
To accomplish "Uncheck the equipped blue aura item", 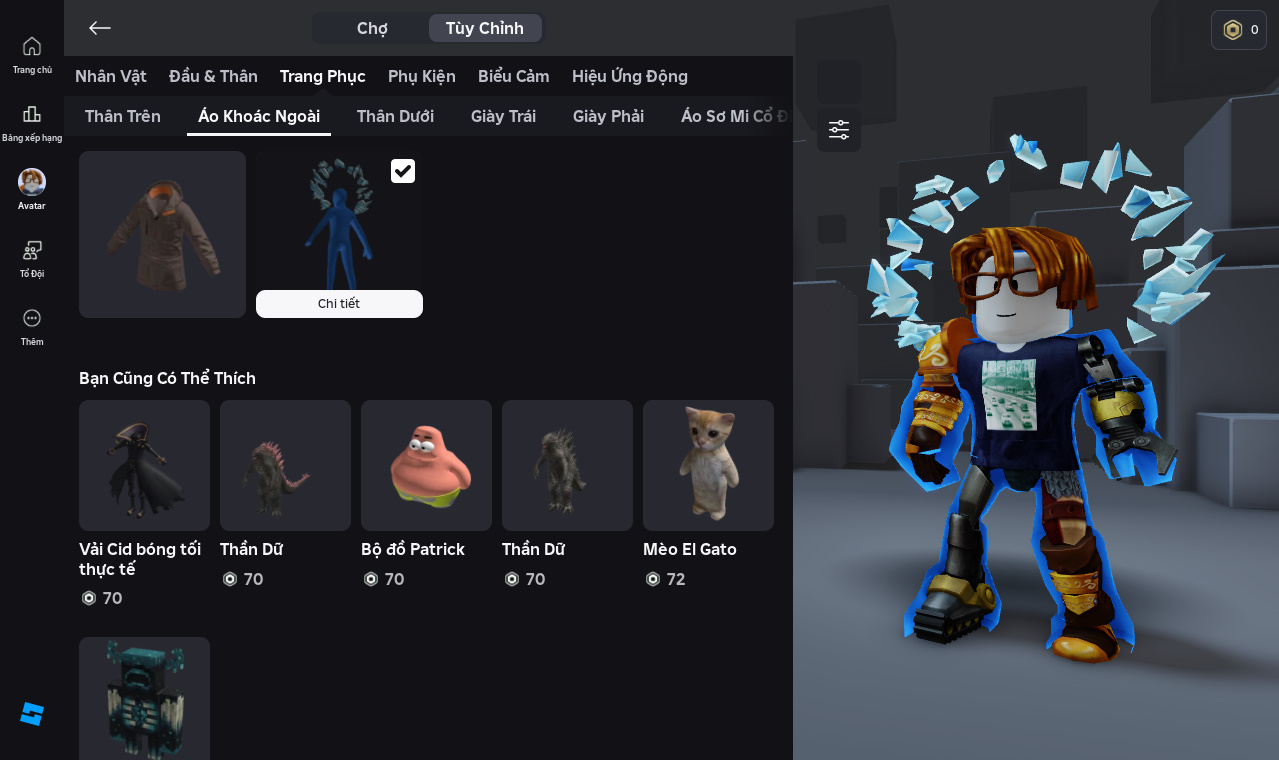I will tap(403, 171).
